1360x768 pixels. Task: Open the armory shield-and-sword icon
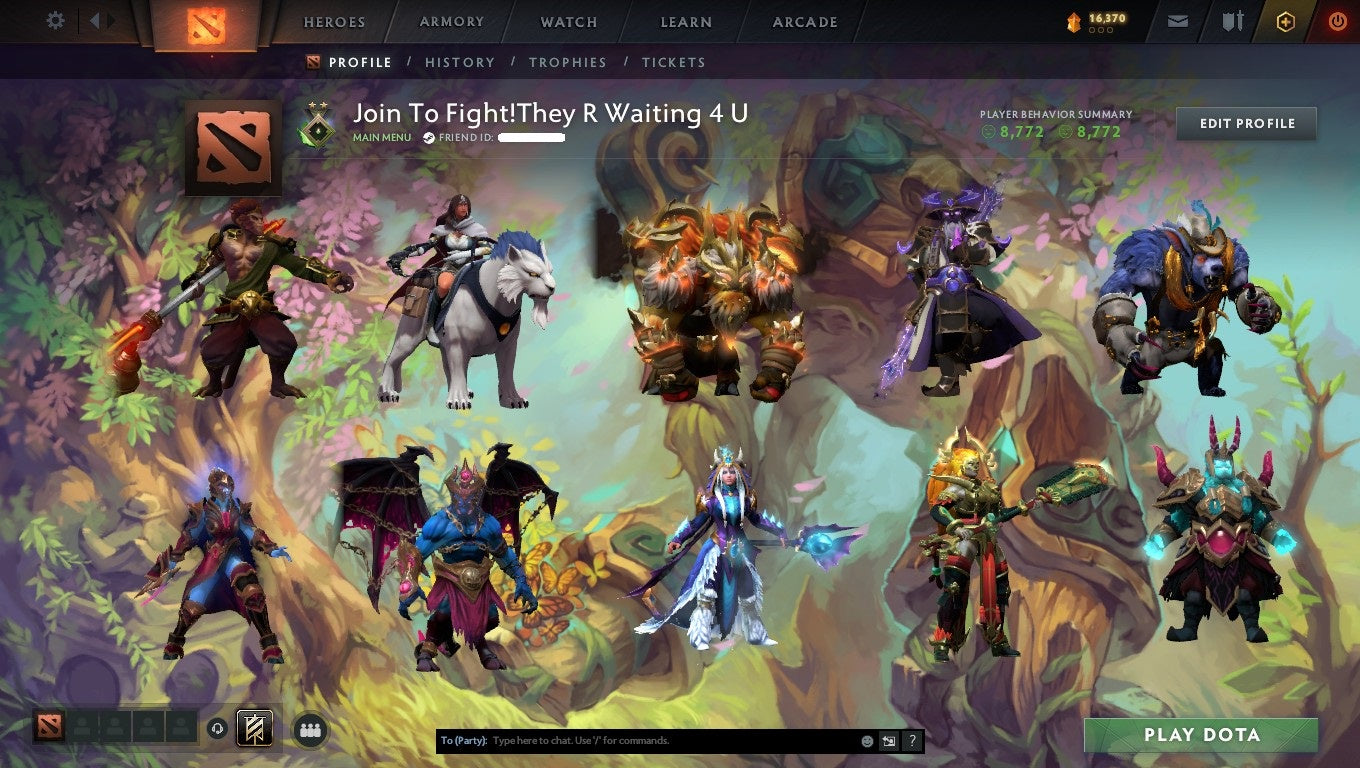click(x=1231, y=20)
